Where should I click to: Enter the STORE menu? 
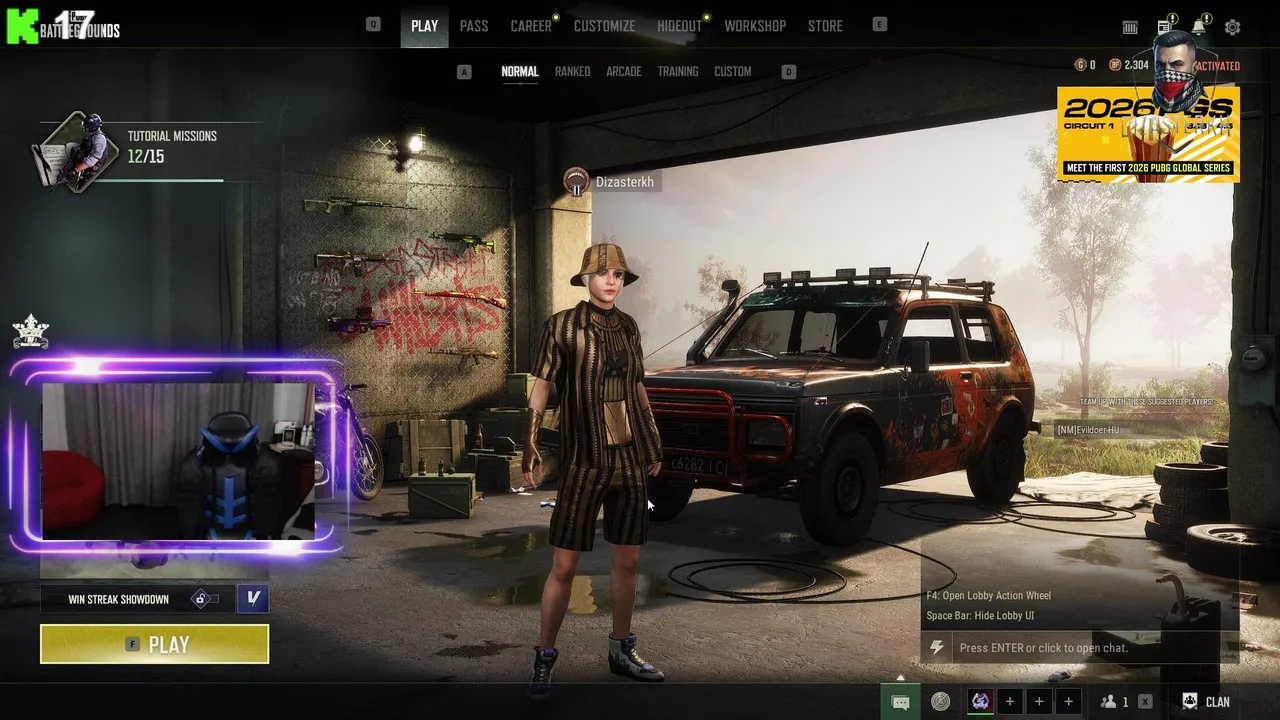(825, 26)
